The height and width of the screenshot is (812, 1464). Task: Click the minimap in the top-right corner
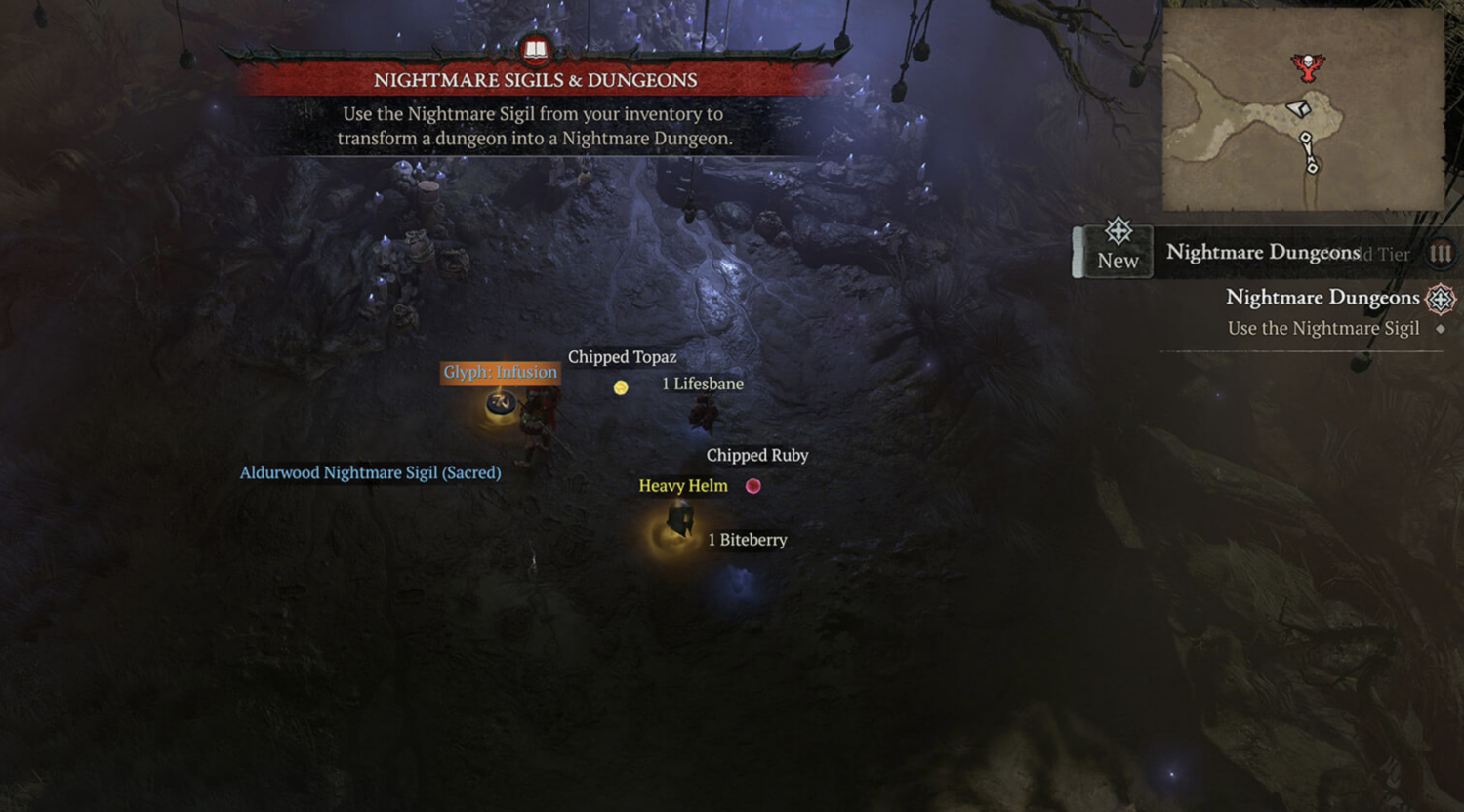pyautogui.click(x=1302, y=107)
